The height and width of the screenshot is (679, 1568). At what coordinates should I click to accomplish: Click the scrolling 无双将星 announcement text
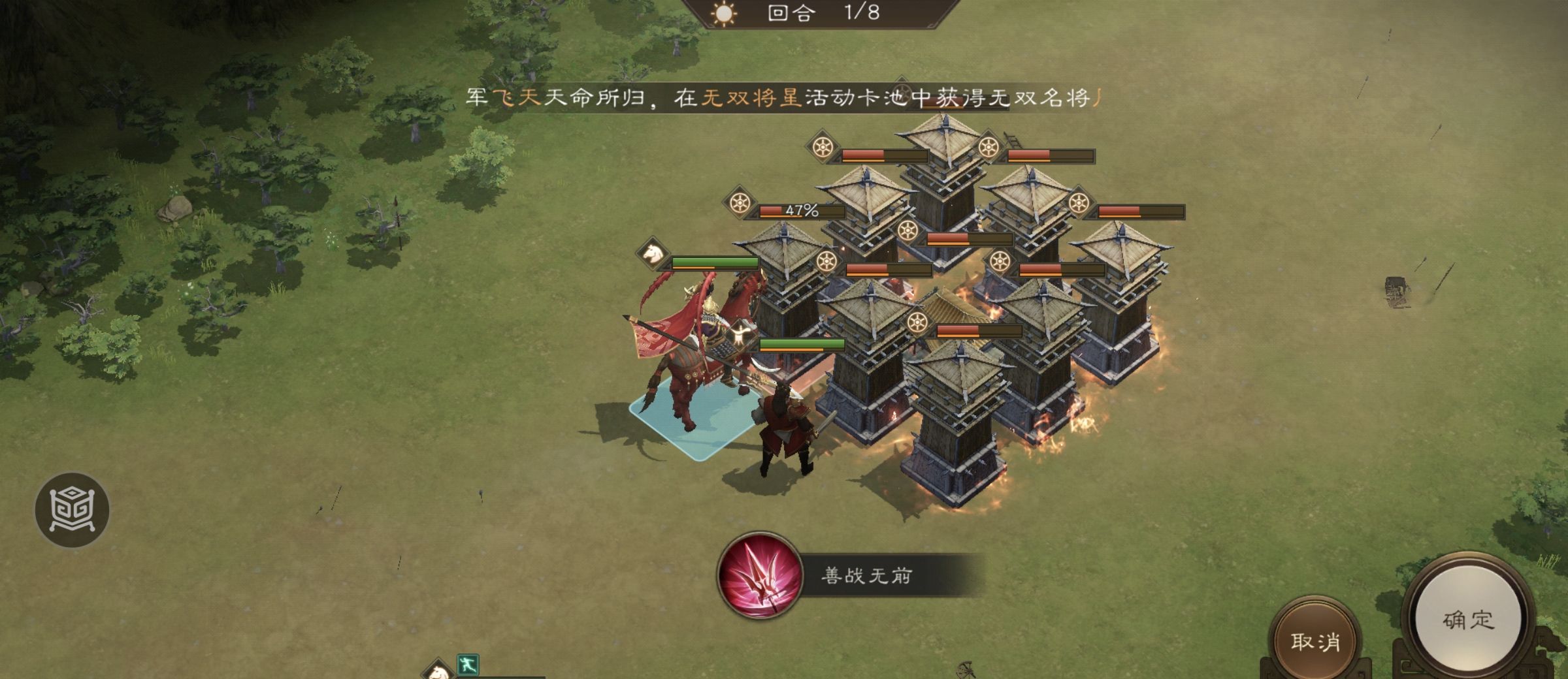tap(784, 98)
